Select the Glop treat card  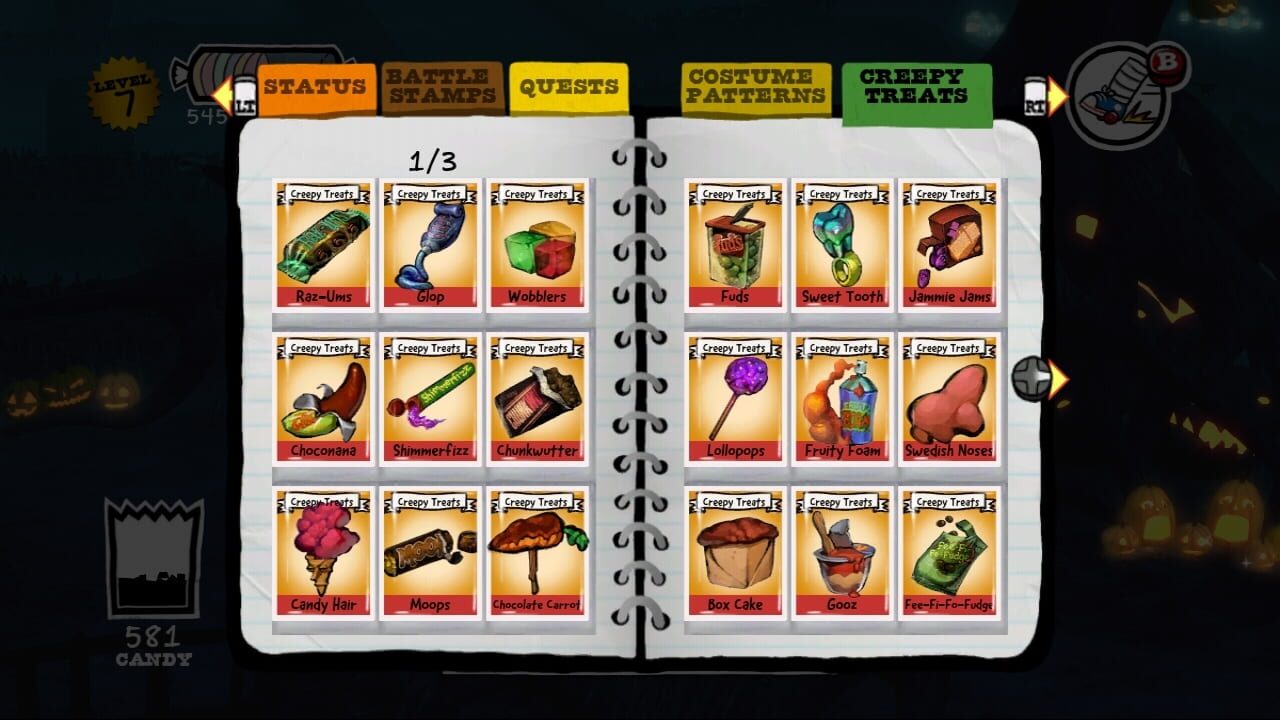point(429,247)
